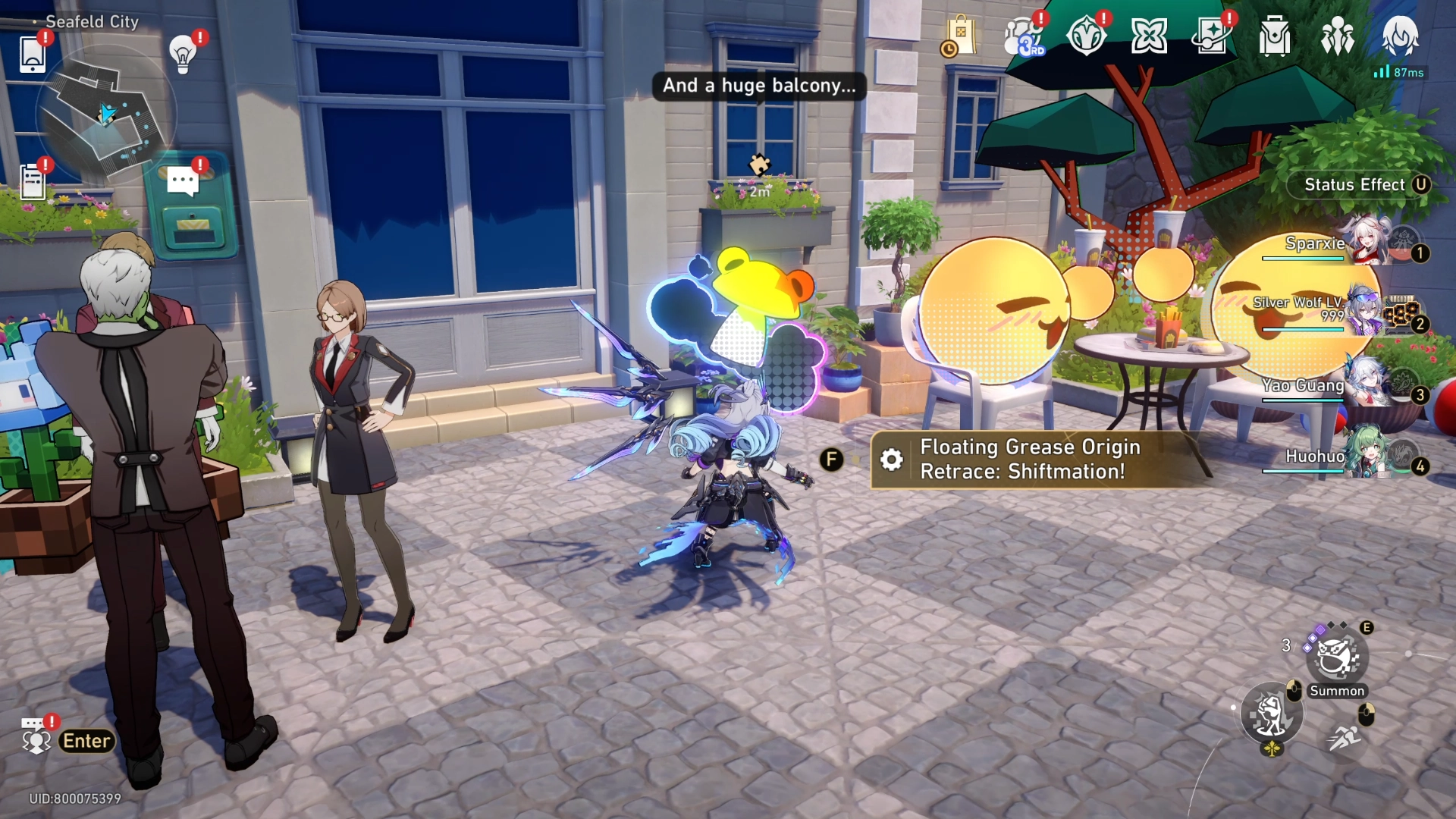This screenshot has width=1456, height=819.
Task: Open the team lineup icon
Action: pos(1337,36)
